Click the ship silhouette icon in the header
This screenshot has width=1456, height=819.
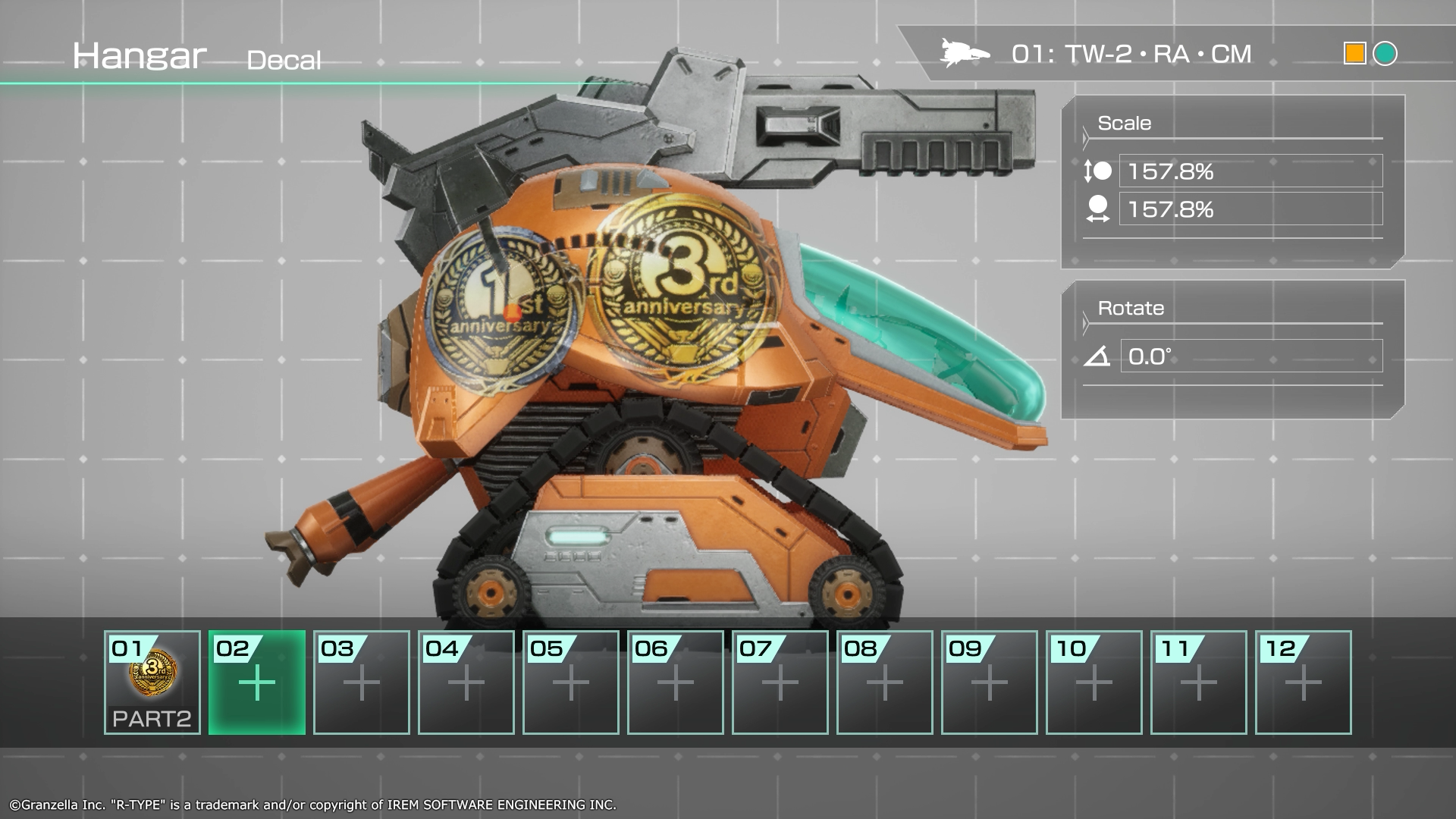(x=965, y=52)
